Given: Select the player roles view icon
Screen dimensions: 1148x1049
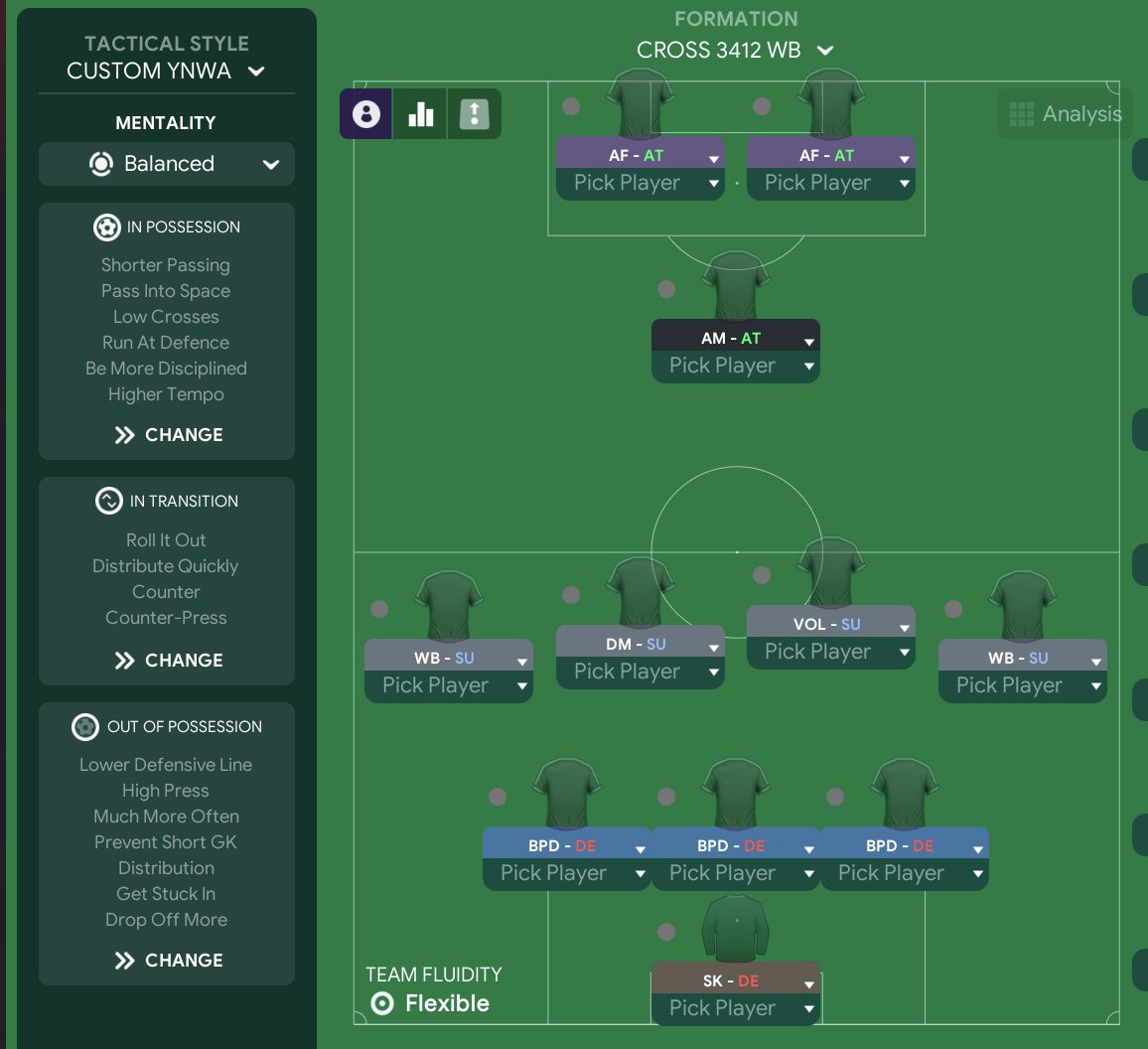Looking at the screenshot, I should click(x=366, y=114).
